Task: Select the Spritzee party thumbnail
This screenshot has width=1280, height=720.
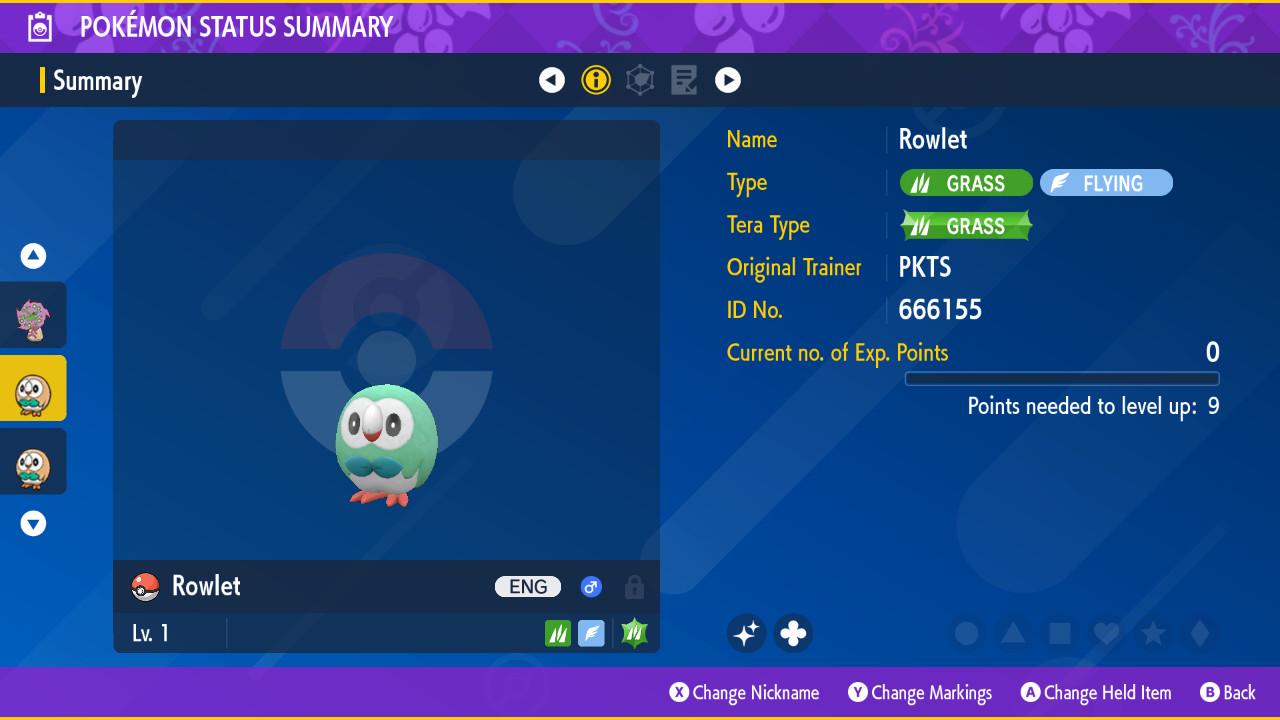Action: coord(33,315)
